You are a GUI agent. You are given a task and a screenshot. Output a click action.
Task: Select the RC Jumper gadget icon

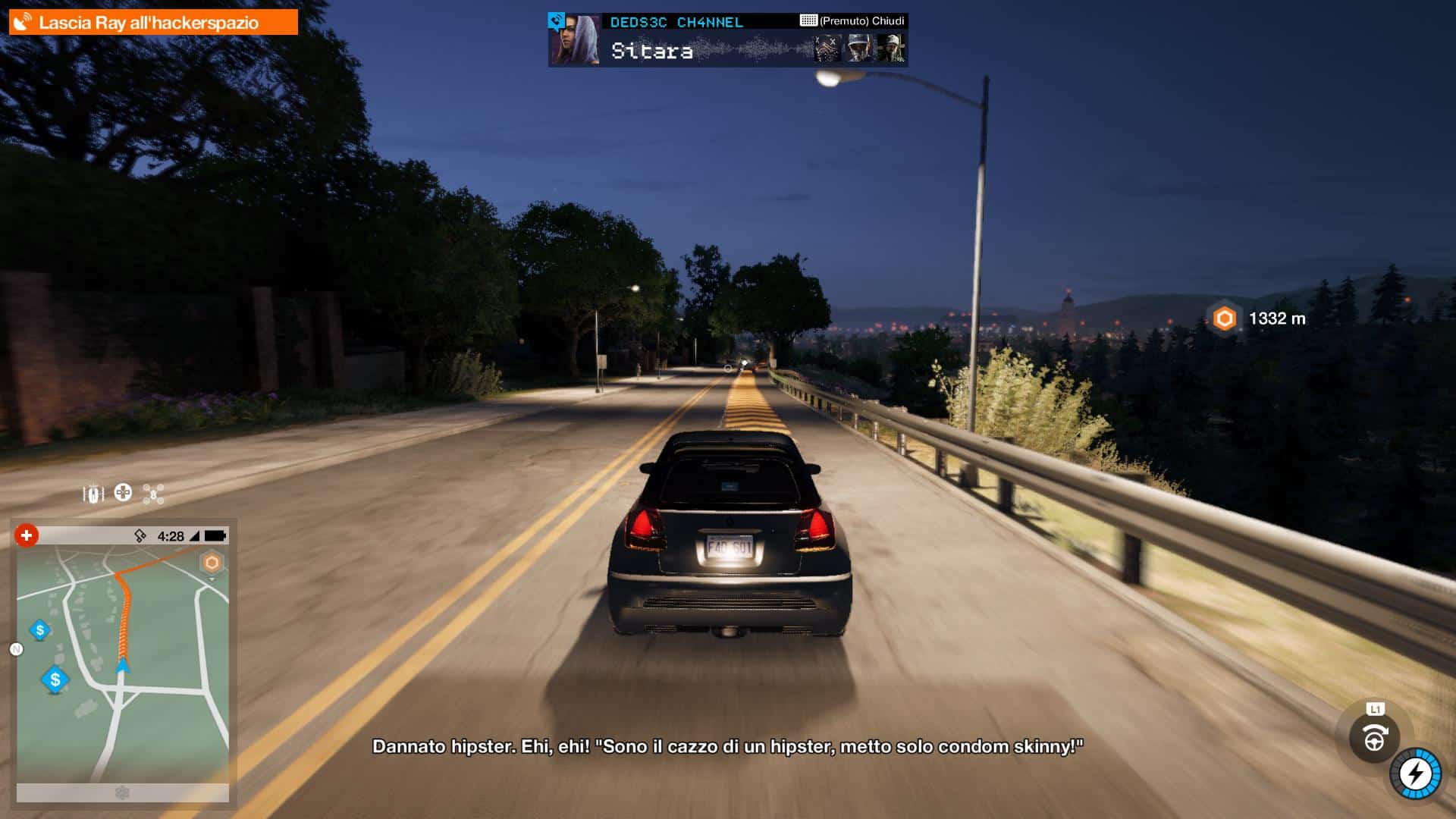[93, 494]
